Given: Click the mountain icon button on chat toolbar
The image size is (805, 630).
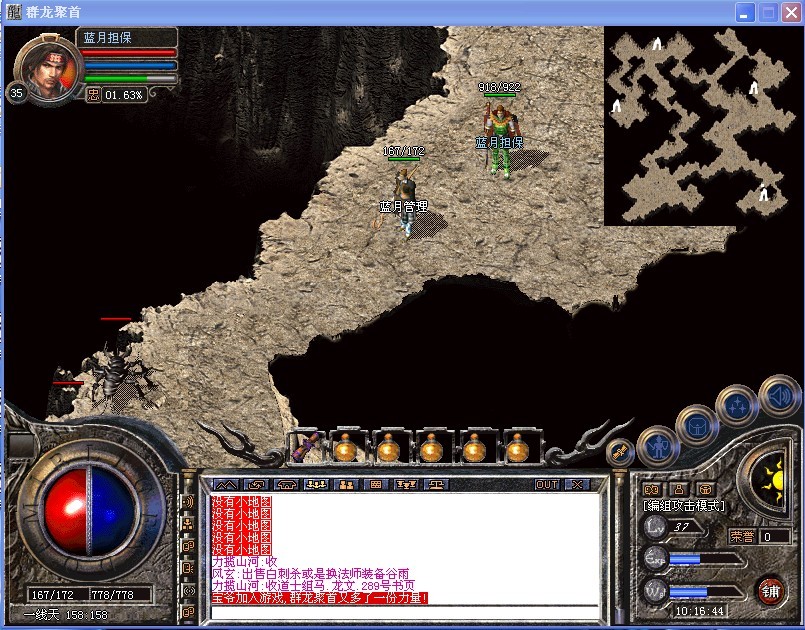Looking at the screenshot, I should [226, 484].
